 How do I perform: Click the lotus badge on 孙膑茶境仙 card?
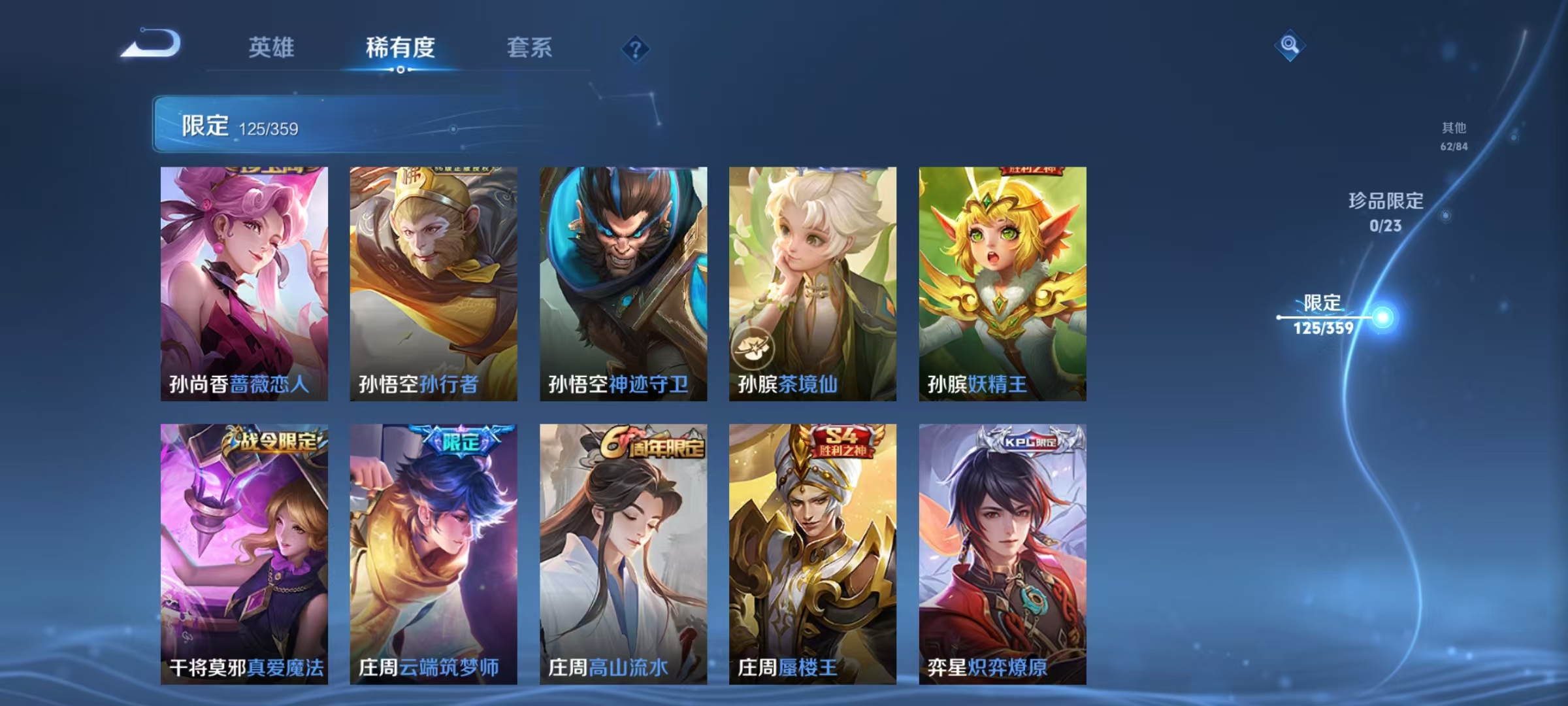point(755,349)
